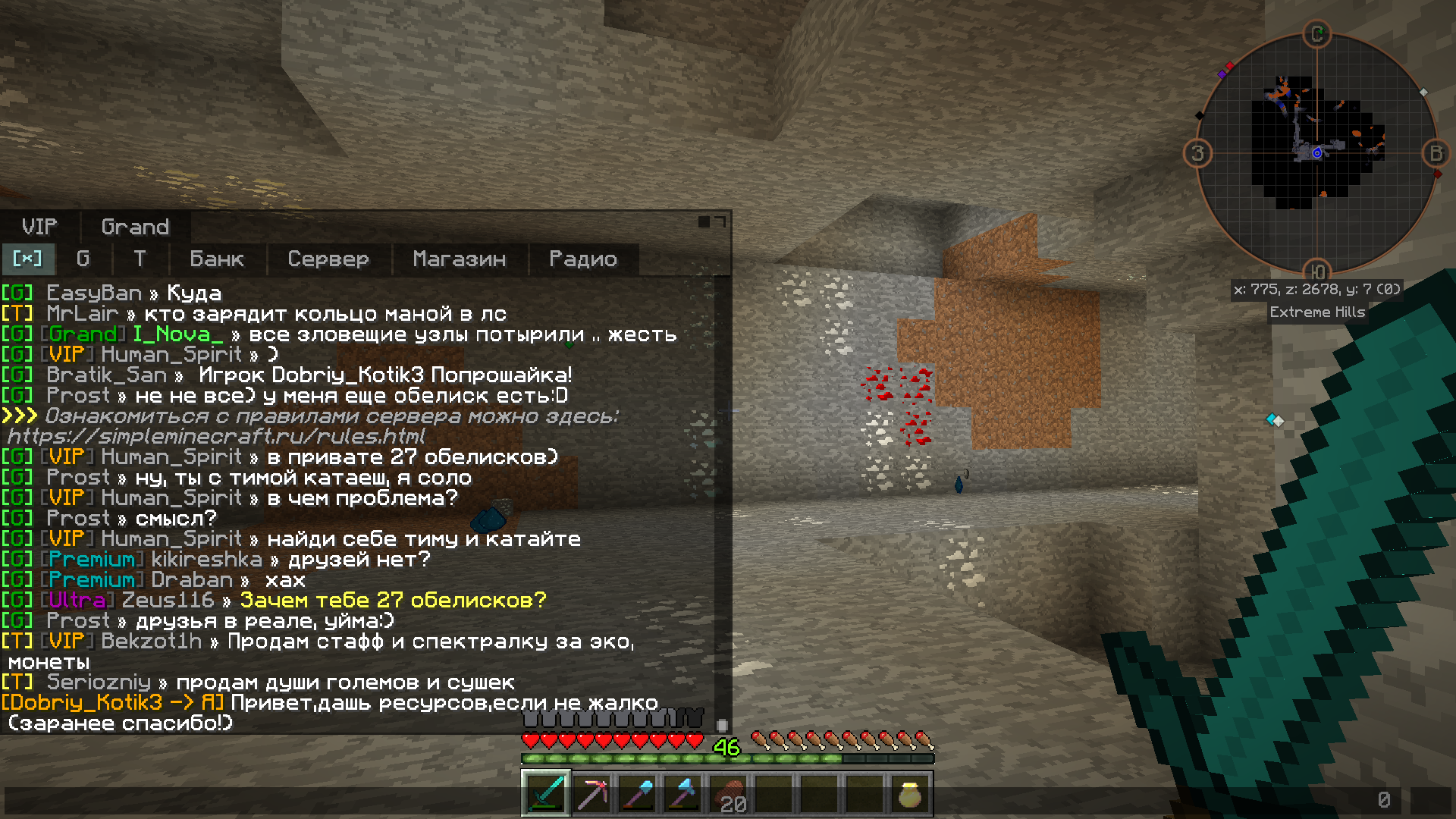Pick the diamond axe hotbar slot
The height and width of the screenshot is (819, 1456).
[x=683, y=794]
